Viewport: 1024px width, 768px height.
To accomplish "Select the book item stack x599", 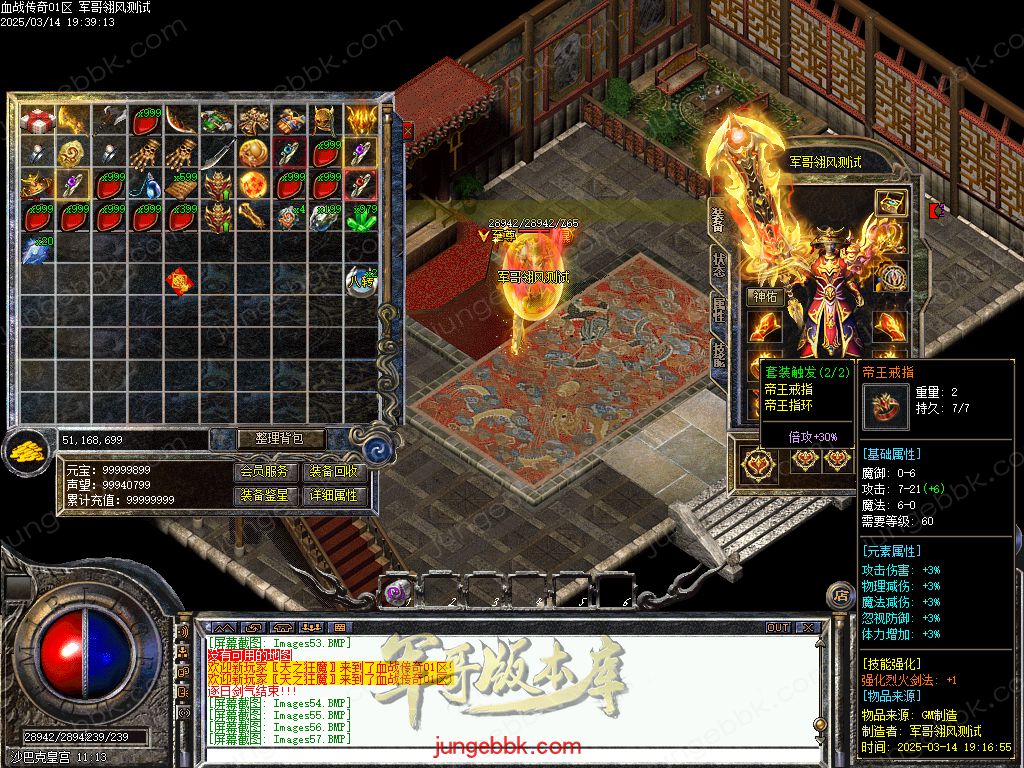I will point(182,185).
